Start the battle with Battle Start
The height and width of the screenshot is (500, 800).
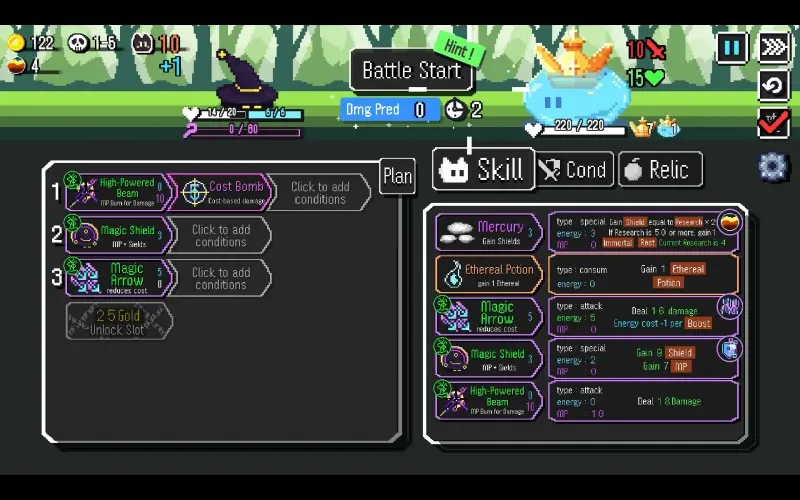coord(410,71)
